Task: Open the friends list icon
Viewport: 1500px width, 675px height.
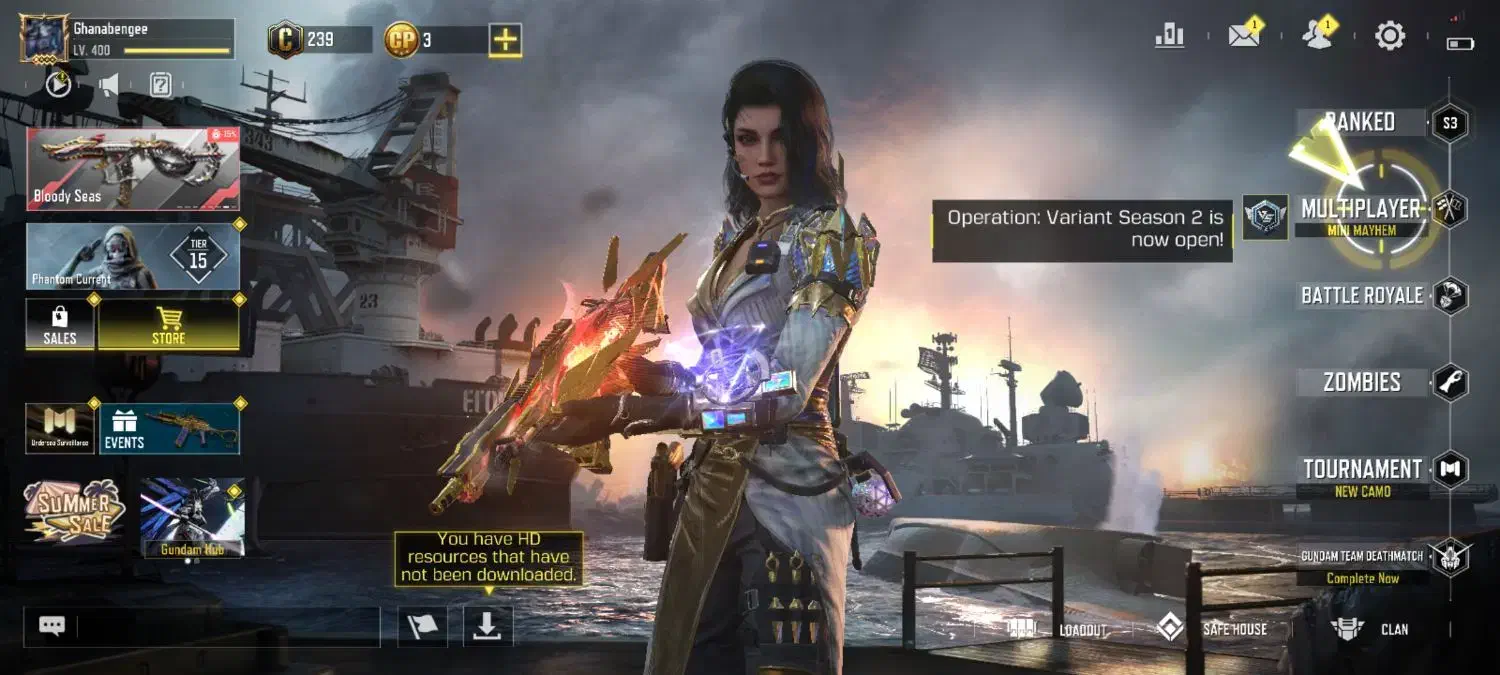Action: [x=1317, y=36]
